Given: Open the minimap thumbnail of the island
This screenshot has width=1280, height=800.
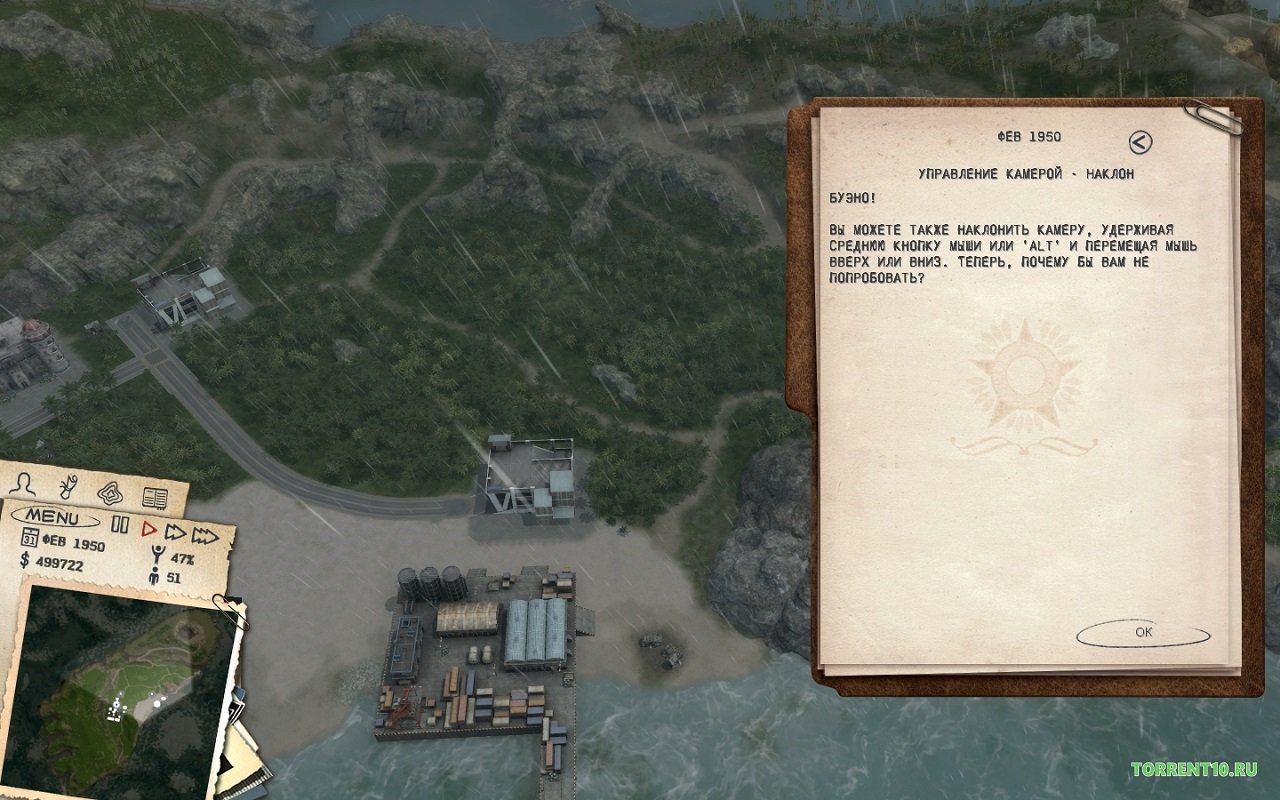Looking at the screenshot, I should pyautogui.click(x=120, y=690).
